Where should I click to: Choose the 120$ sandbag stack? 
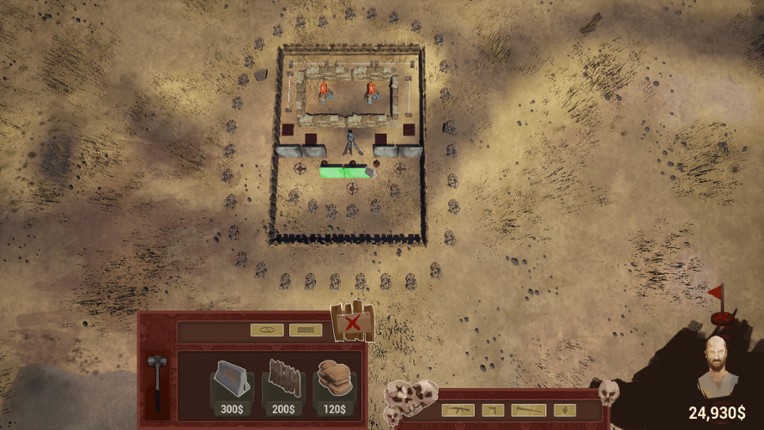(x=334, y=387)
